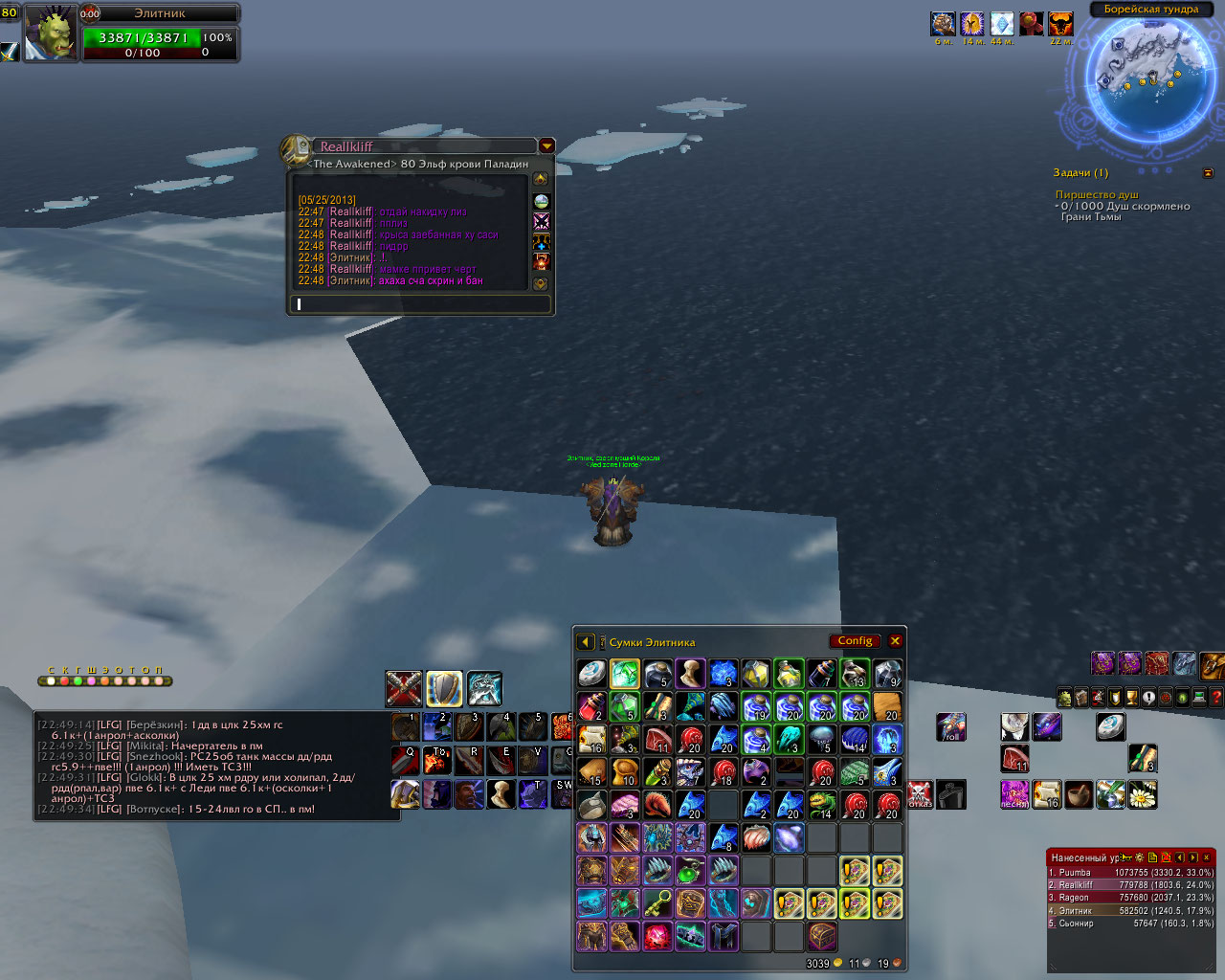
Task: Close the Сумки Элитника bag window
Action: 895,641
